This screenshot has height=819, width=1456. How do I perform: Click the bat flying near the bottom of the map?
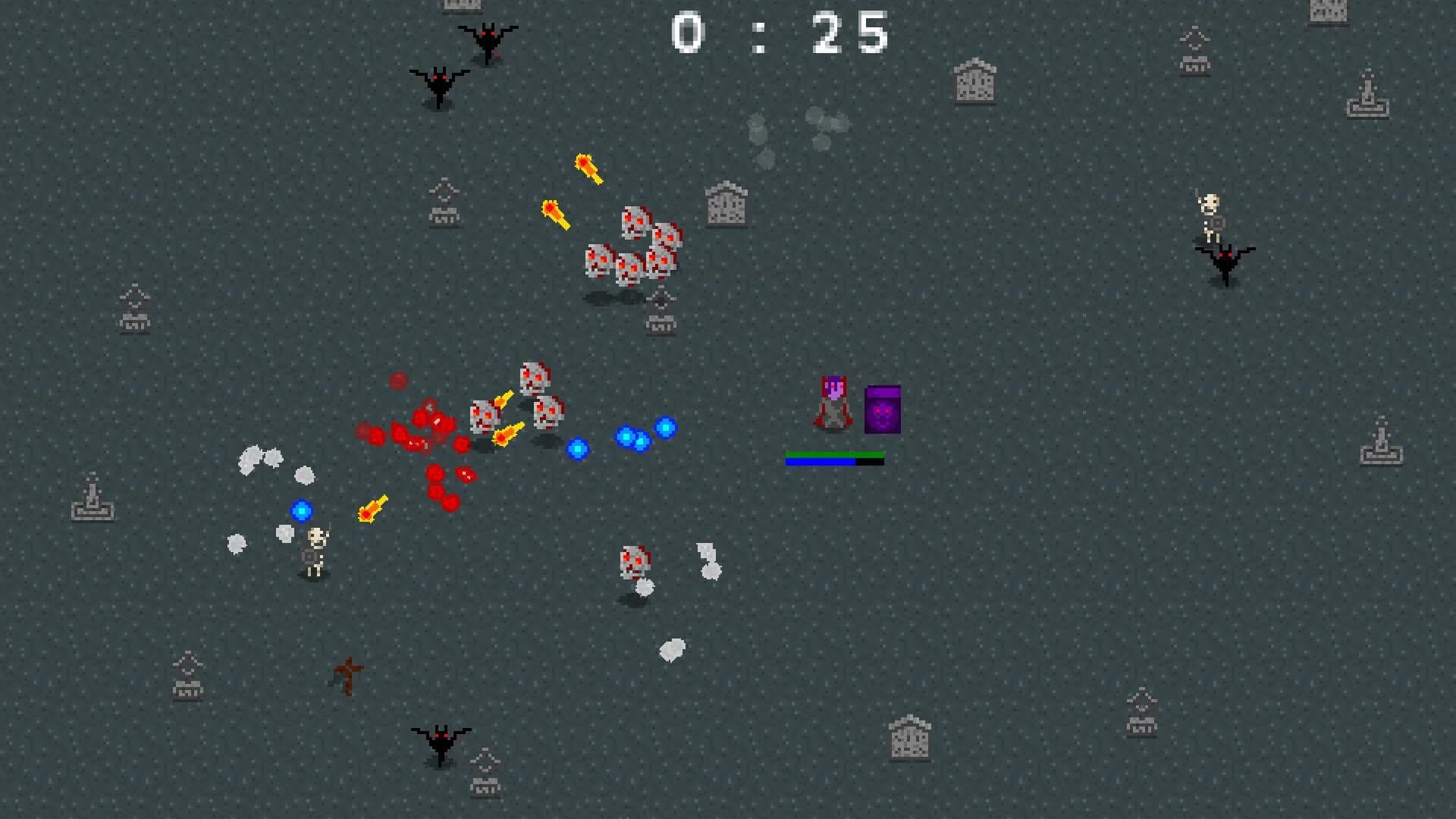pyautogui.click(x=442, y=739)
